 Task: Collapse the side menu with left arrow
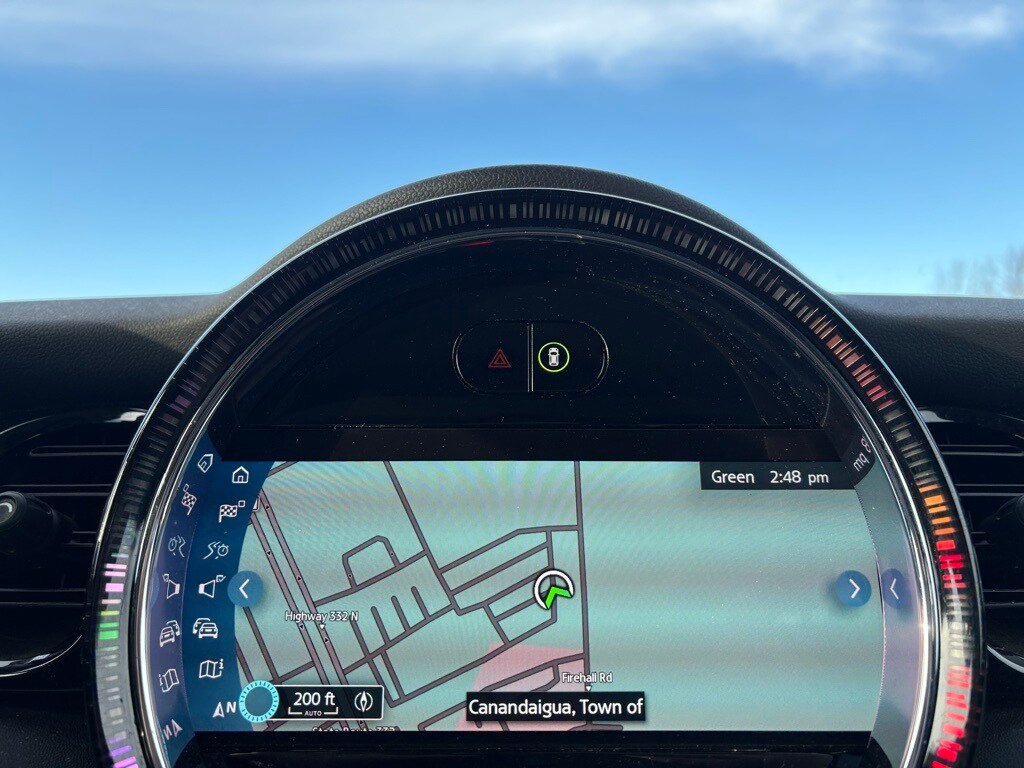(x=245, y=589)
